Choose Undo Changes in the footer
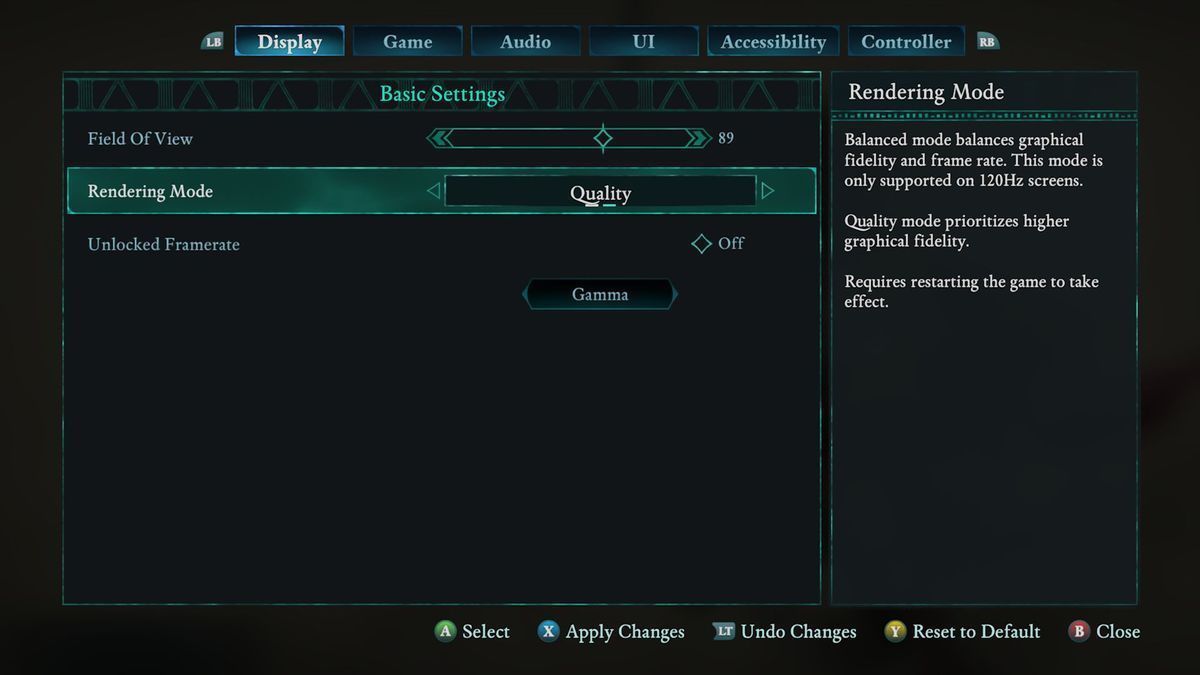Image resolution: width=1200 pixels, height=675 pixels. coord(785,632)
